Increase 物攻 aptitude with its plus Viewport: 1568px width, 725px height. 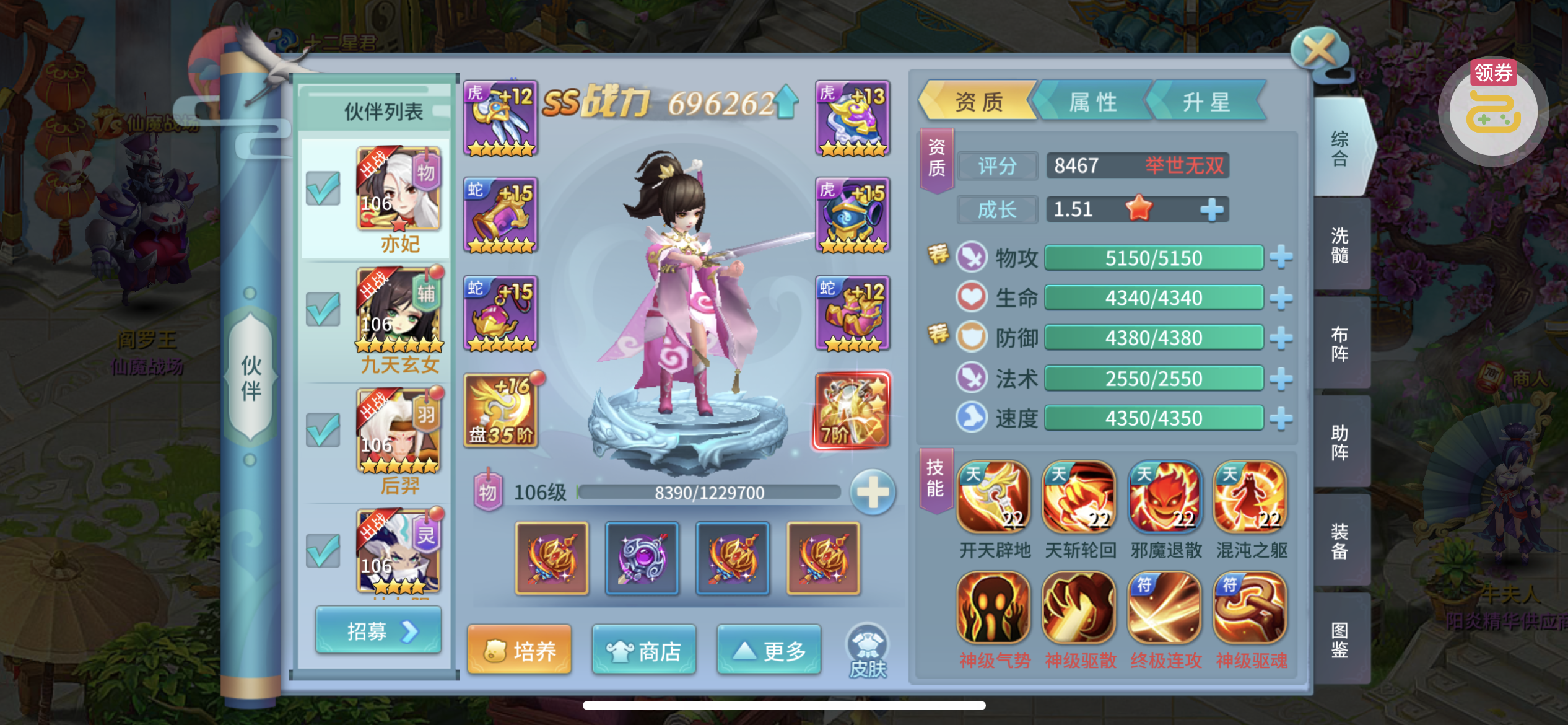point(1281,257)
